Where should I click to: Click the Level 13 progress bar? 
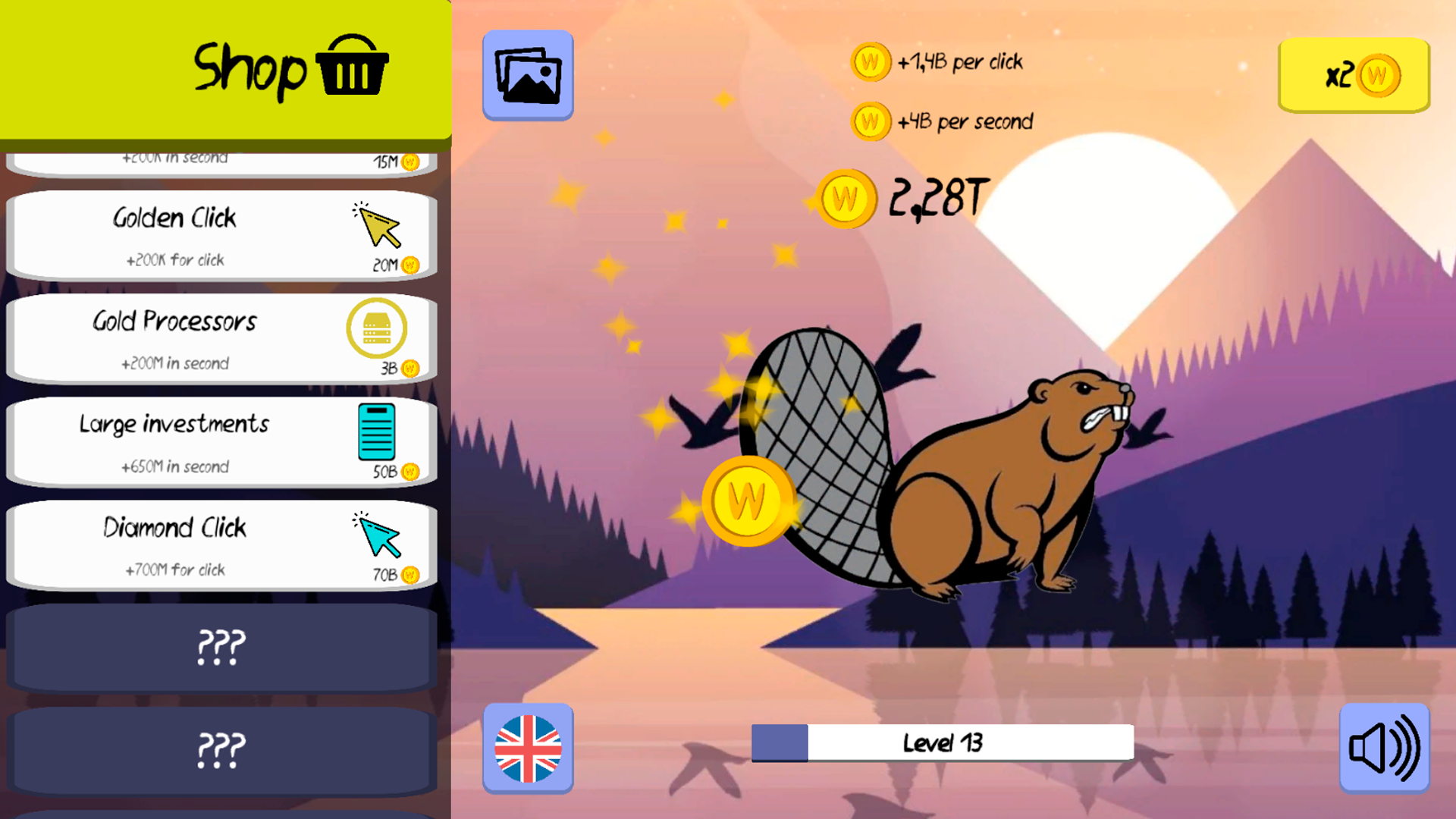(940, 742)
